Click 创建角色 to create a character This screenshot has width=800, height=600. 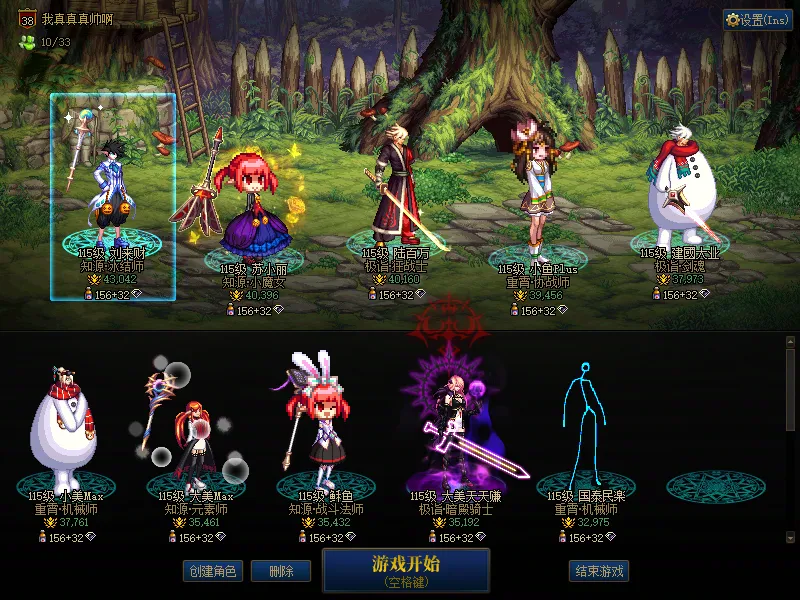pos(212,571)
